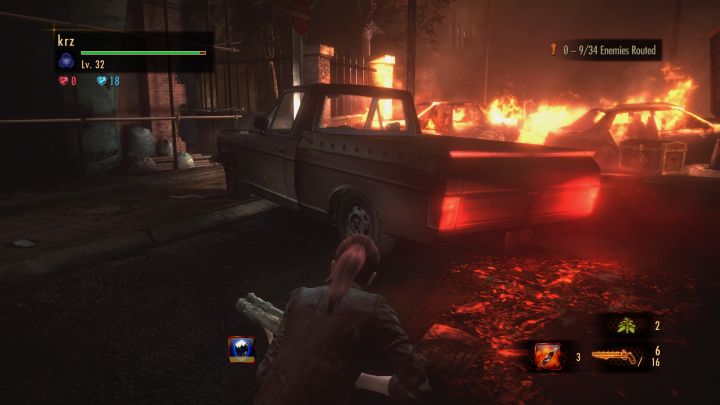The image size is (720, 405).
Task: Use the firebomb bottle icon
Action: click(x=547, y=354)
